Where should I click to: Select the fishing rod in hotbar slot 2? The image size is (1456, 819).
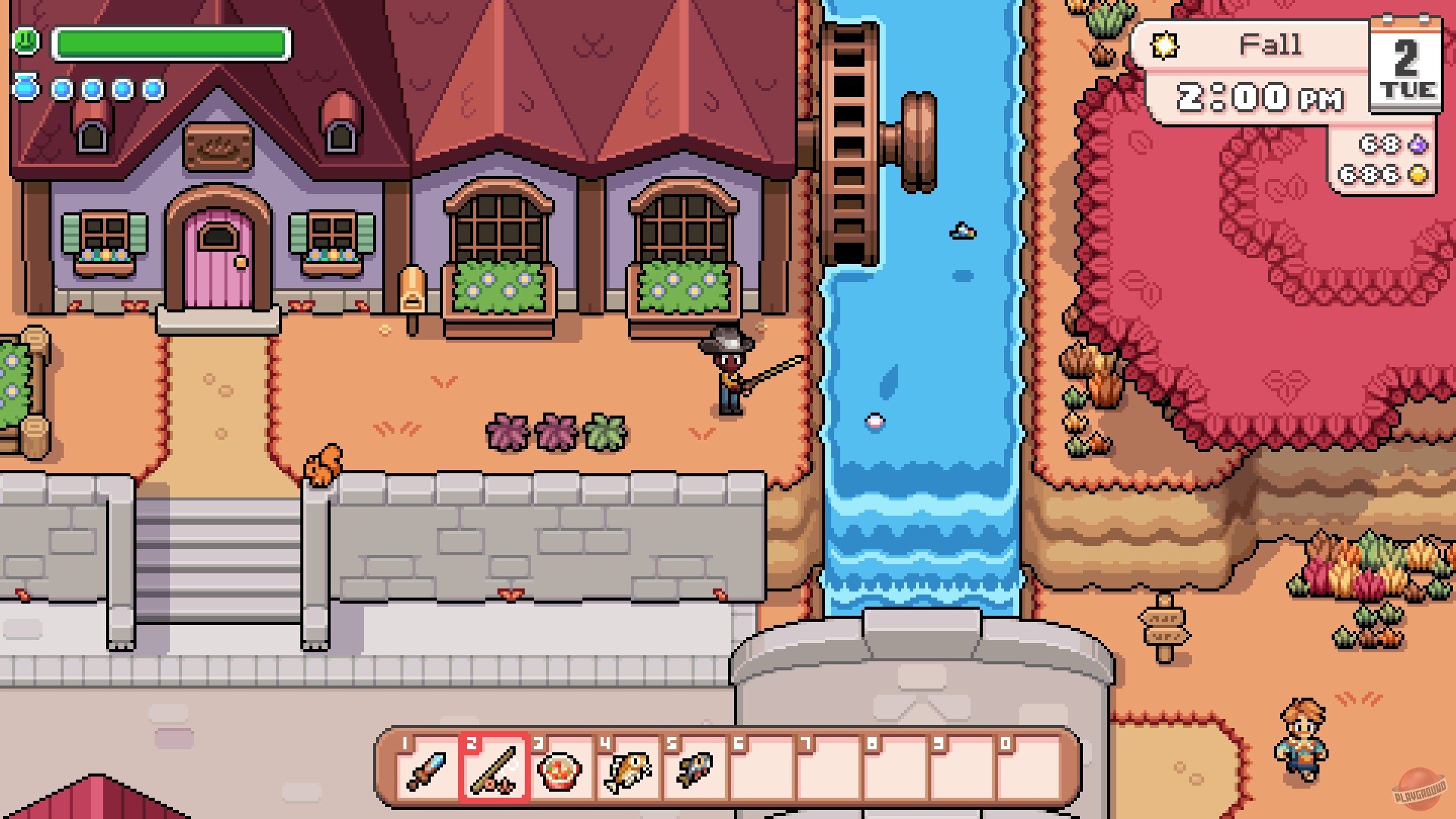493,771
